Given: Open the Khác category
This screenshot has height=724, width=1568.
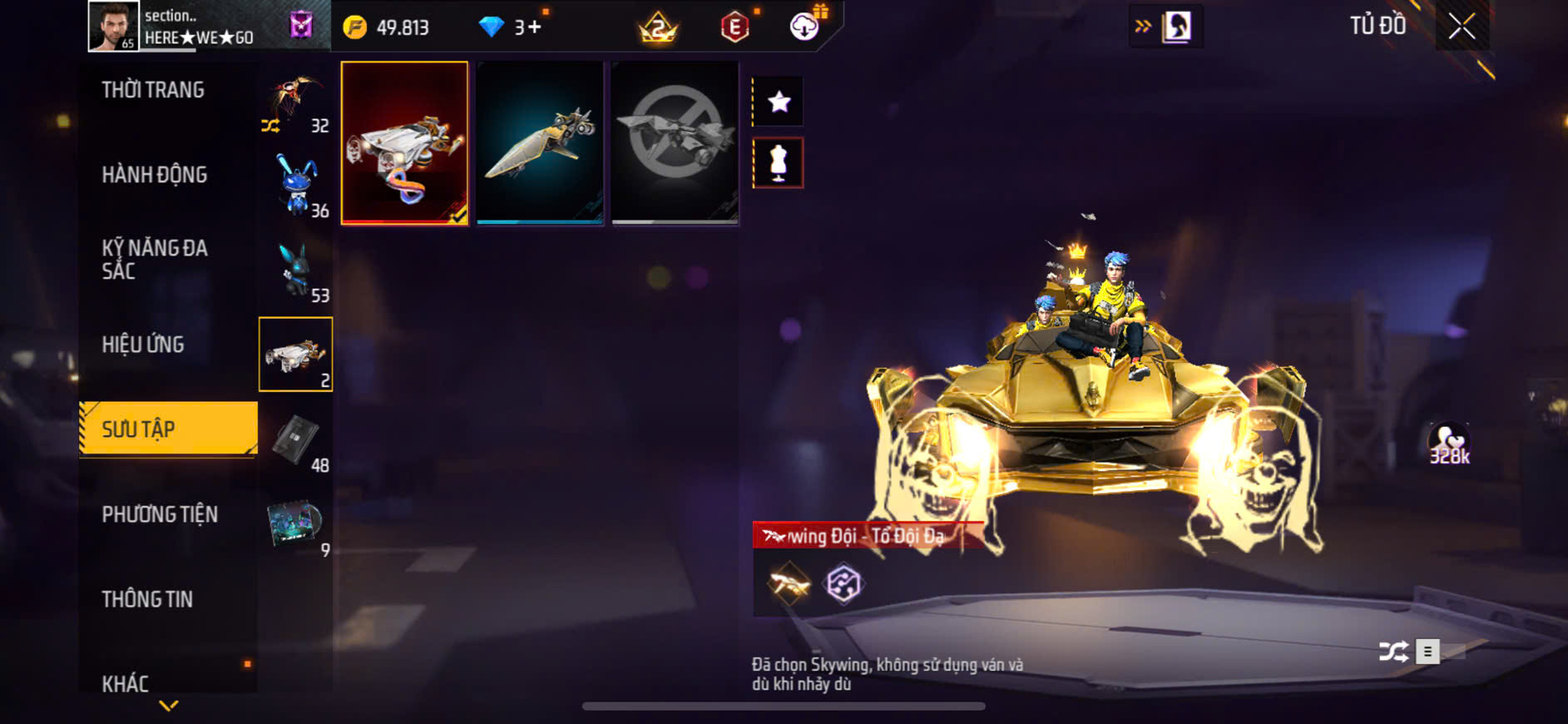Looking at the screenshot, I should pos(126,683).
